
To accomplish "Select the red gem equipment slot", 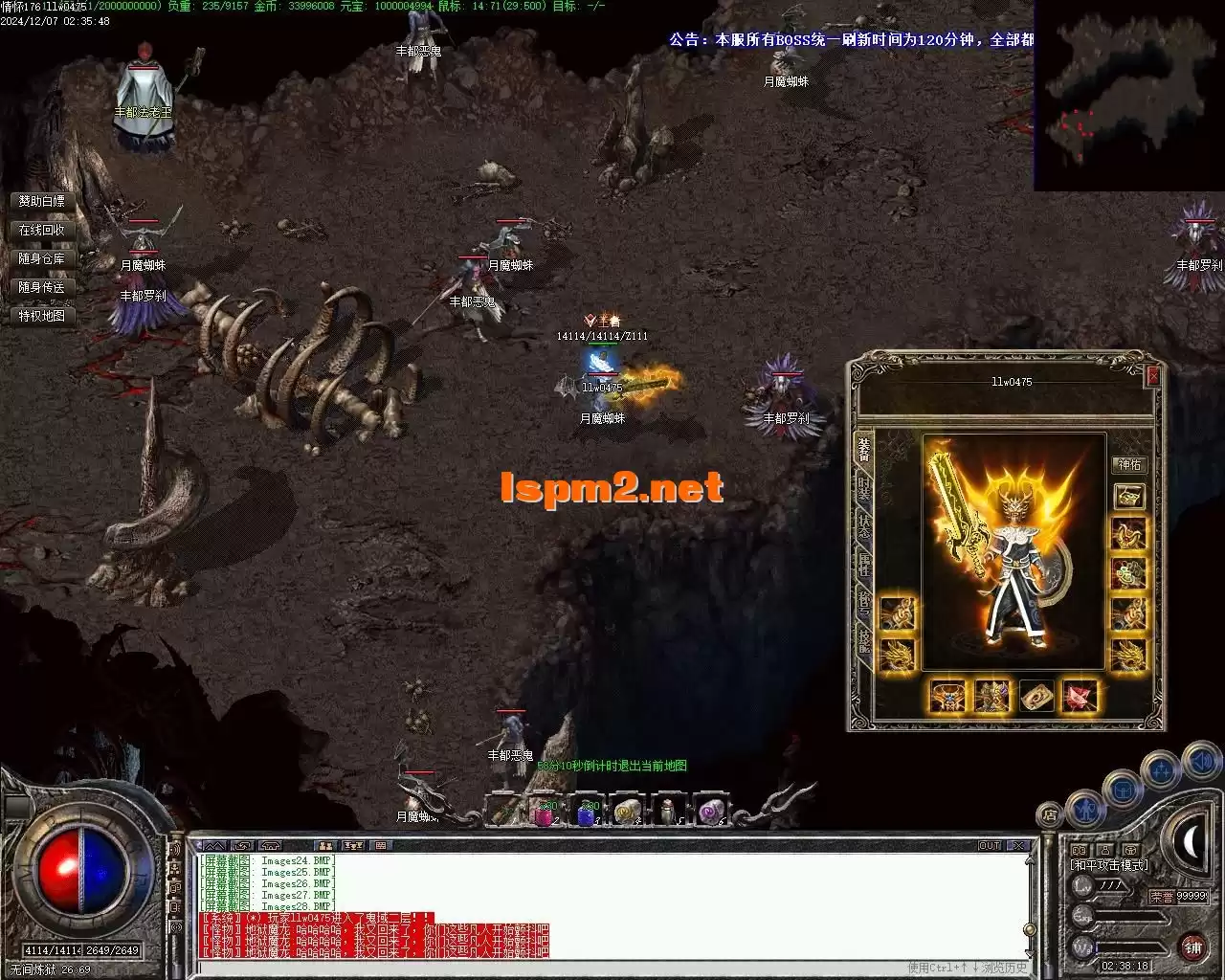I will pyautogui.click(x=1080, y=696).
